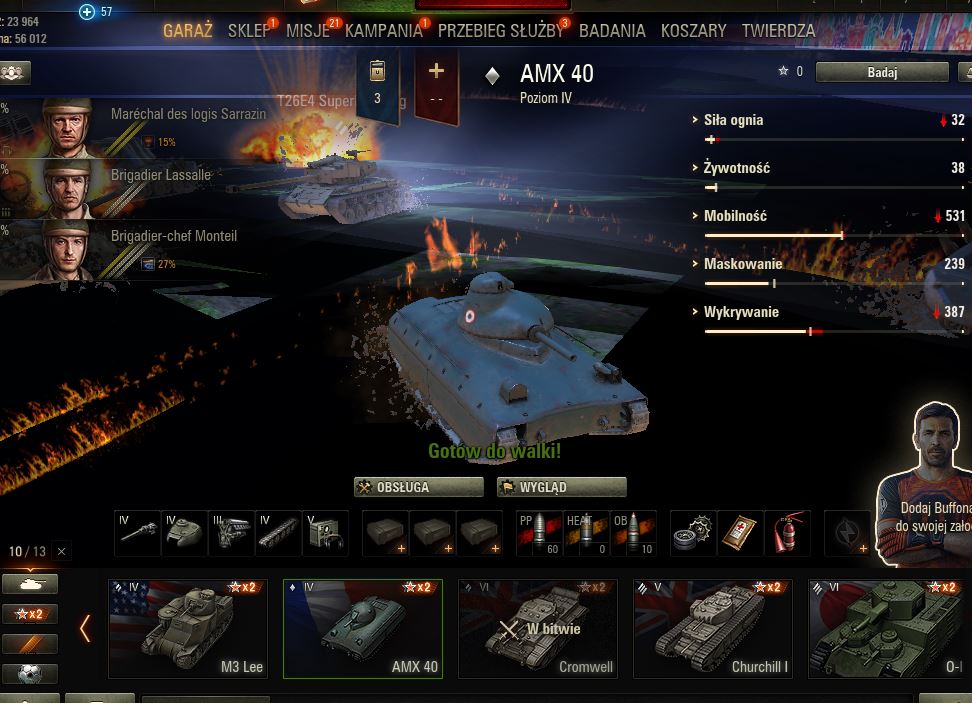The width and height of the screenshot is (972, 703).
Task: Switch to the MISJE tab
Action: pyautogui.click(x=307, y=31)
